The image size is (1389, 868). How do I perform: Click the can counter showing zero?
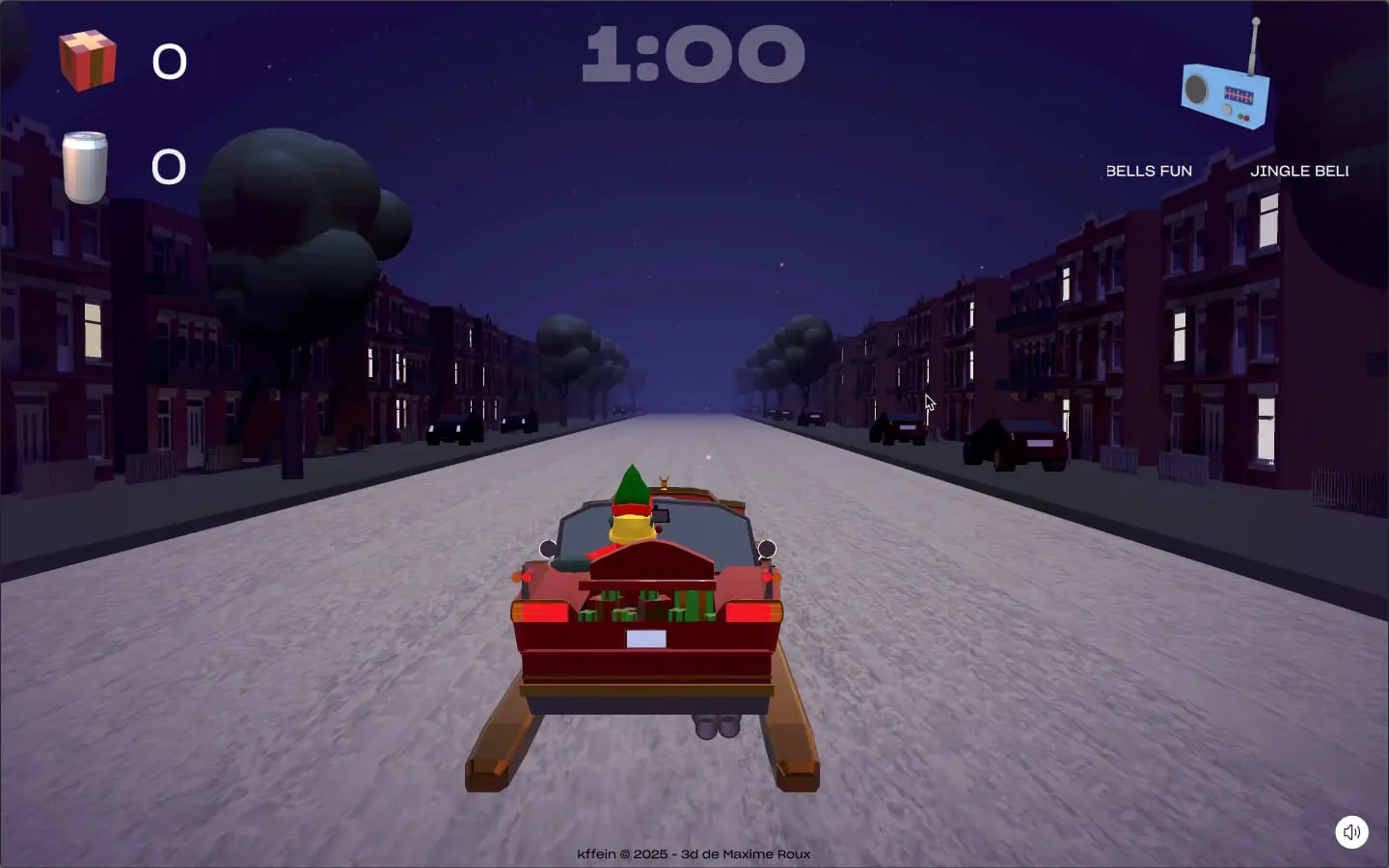tap(169, 167)
